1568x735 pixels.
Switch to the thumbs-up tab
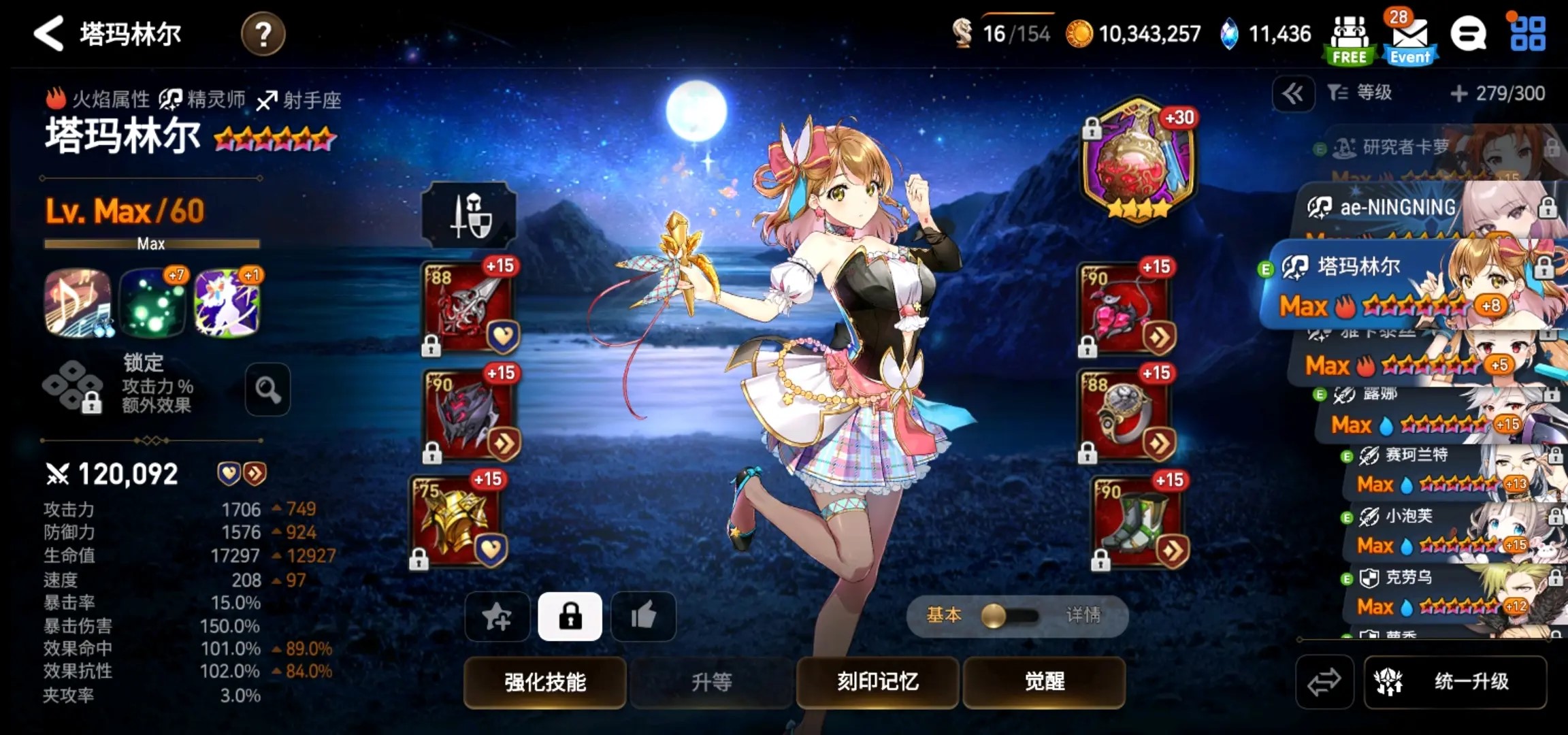tap(642, 617)
